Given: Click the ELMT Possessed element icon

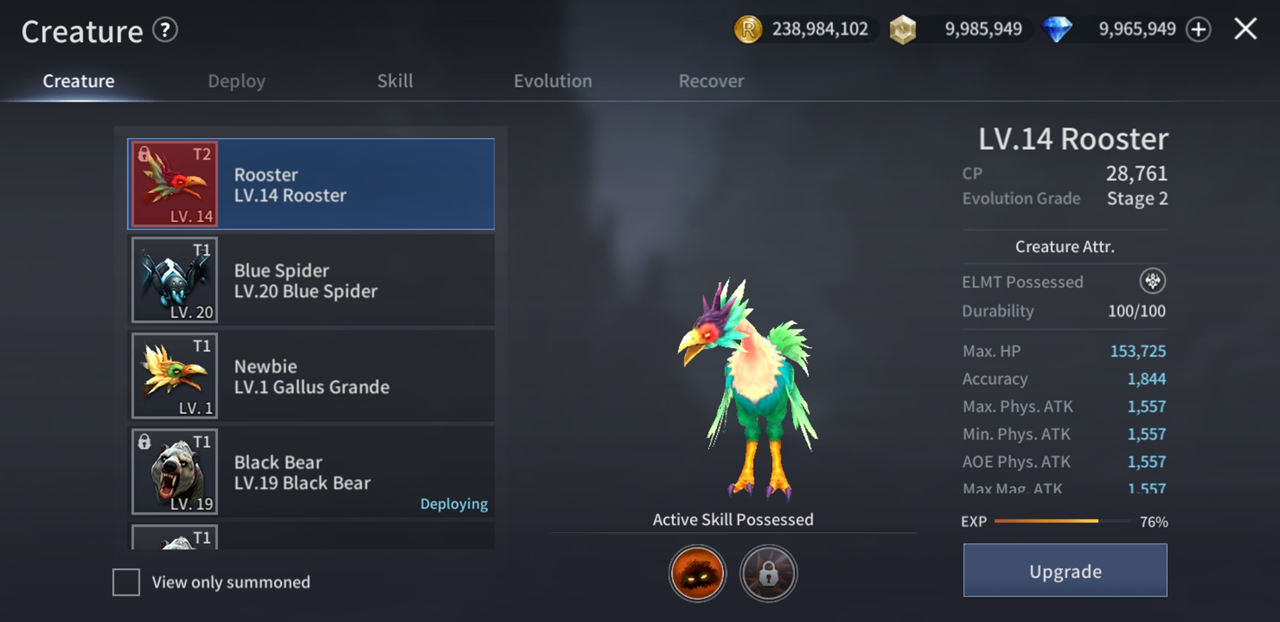Looking at the screenshot, I should 1152,281.
